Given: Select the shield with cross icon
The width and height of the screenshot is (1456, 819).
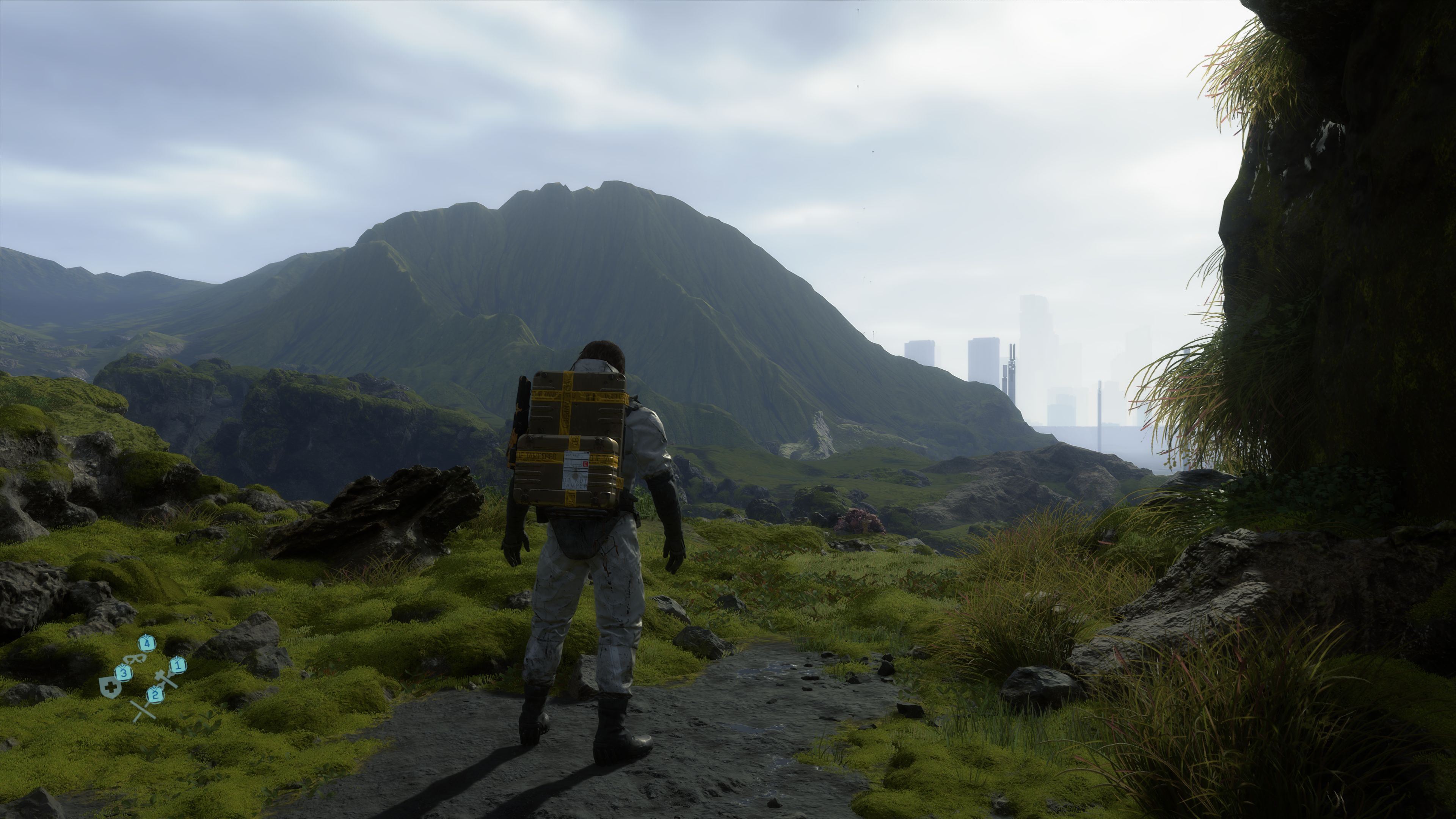Looking at the screenshot, I should (110, 687).
